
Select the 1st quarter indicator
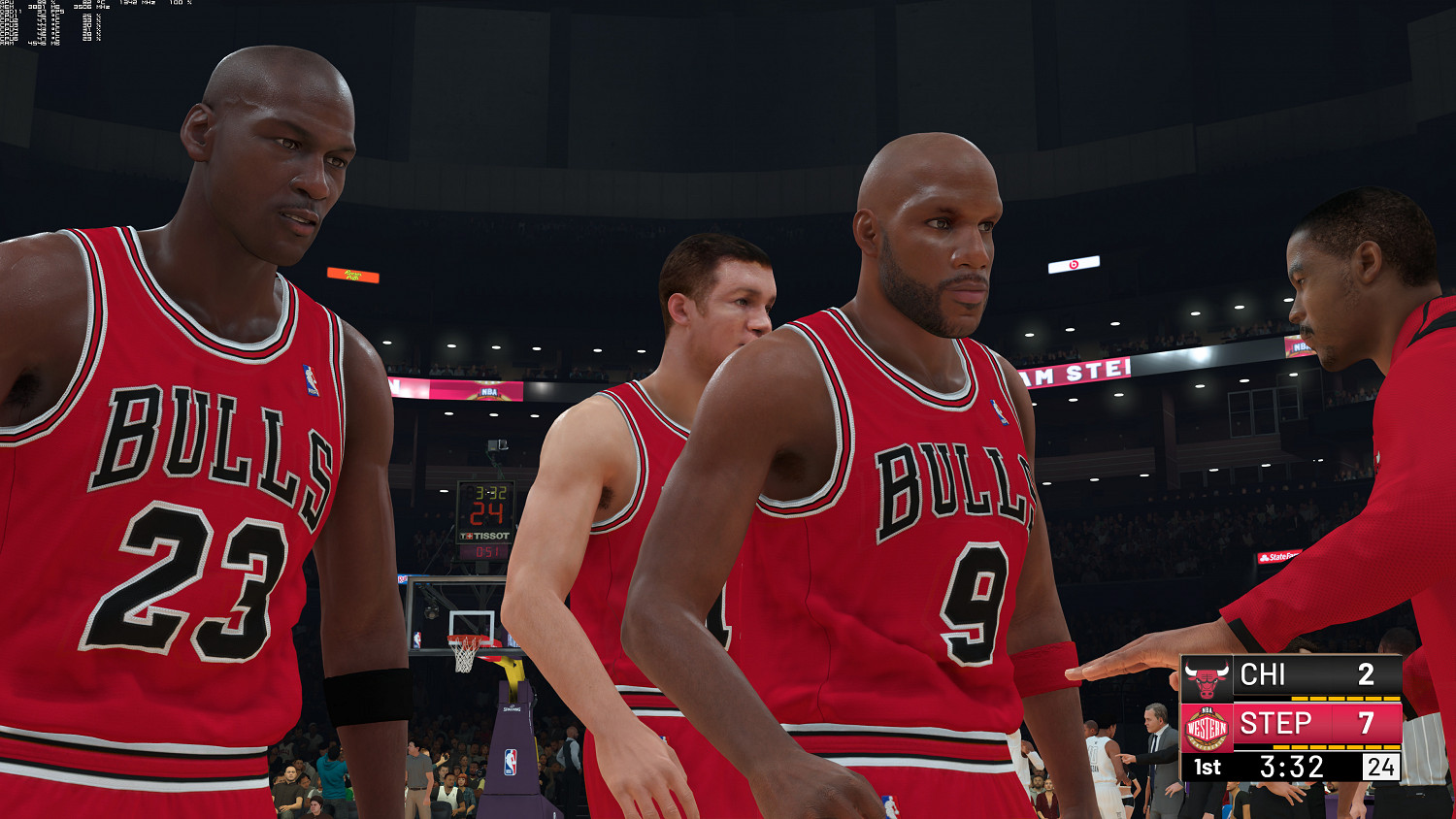tap(1207, 766)
